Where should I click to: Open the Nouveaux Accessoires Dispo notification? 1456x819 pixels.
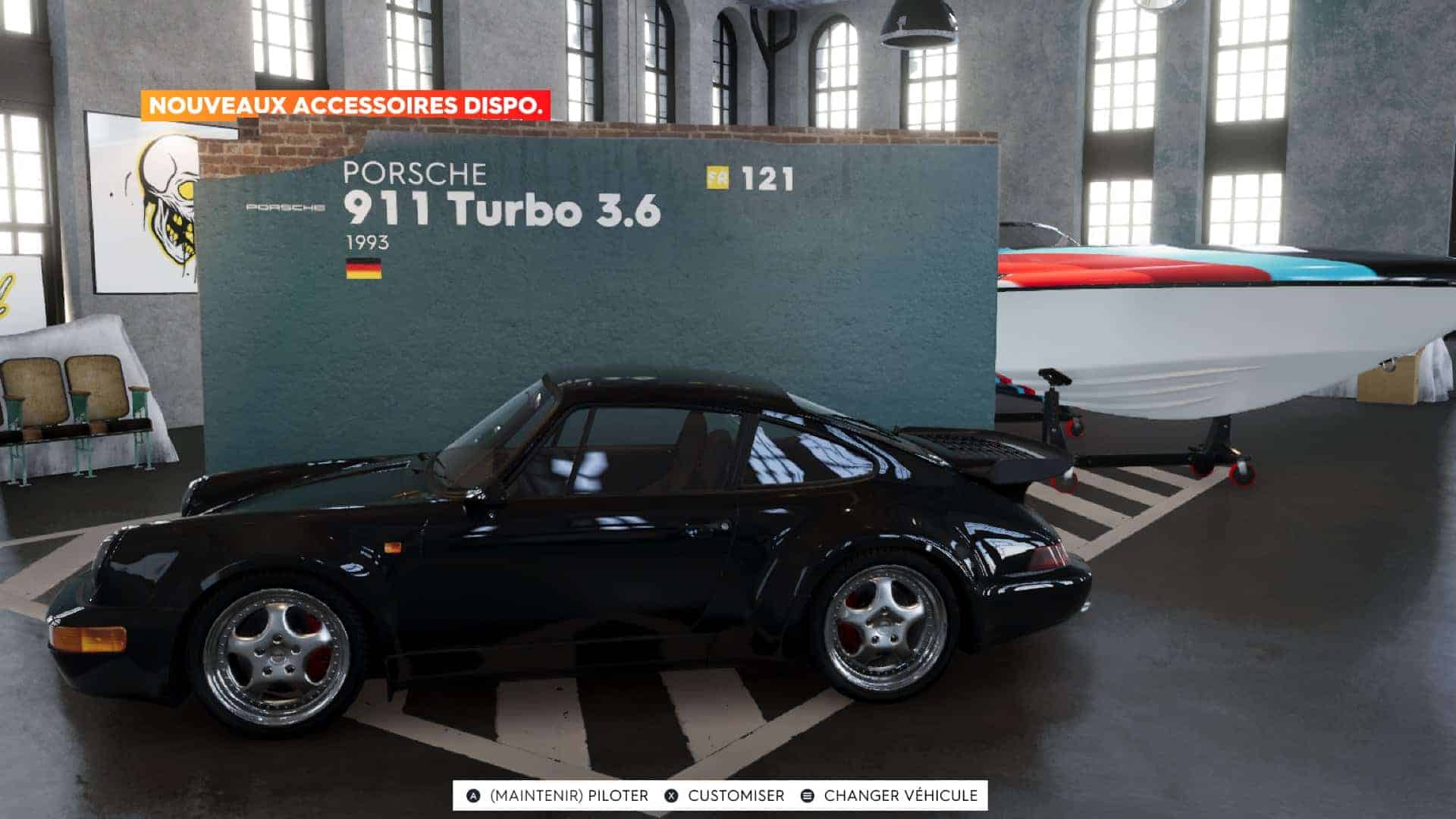coord(346,105)
